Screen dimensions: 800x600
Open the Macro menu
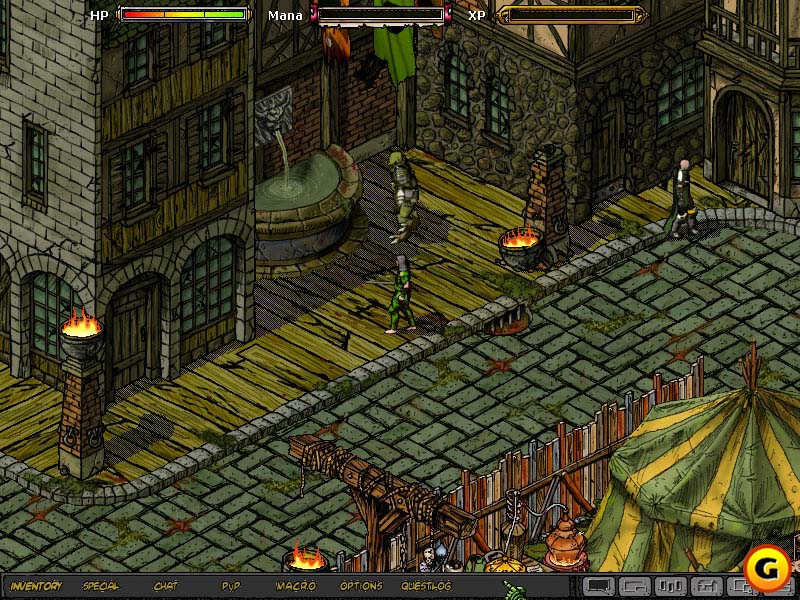[296, 586]
